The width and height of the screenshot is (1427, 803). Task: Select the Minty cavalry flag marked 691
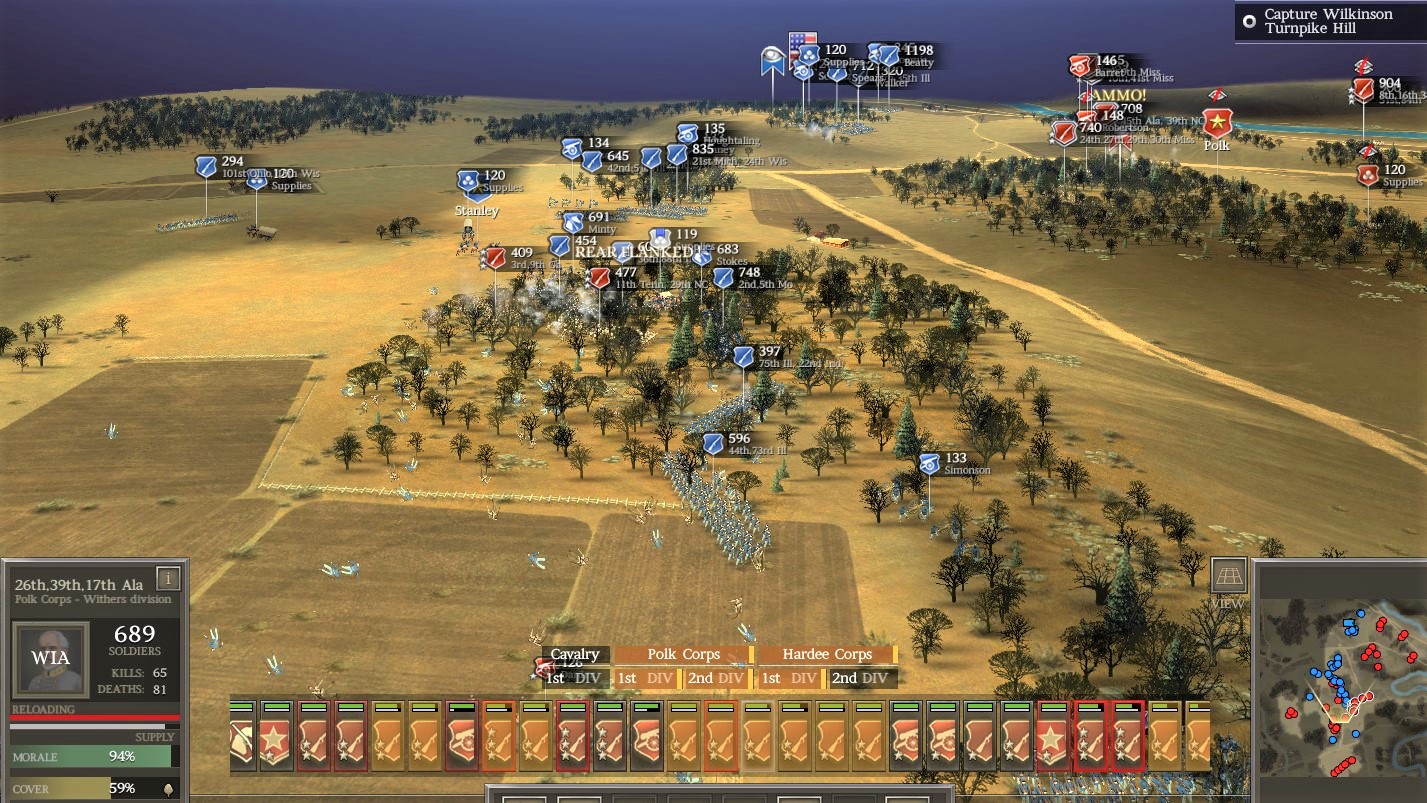pyautogui.click(x=572, y=221)
